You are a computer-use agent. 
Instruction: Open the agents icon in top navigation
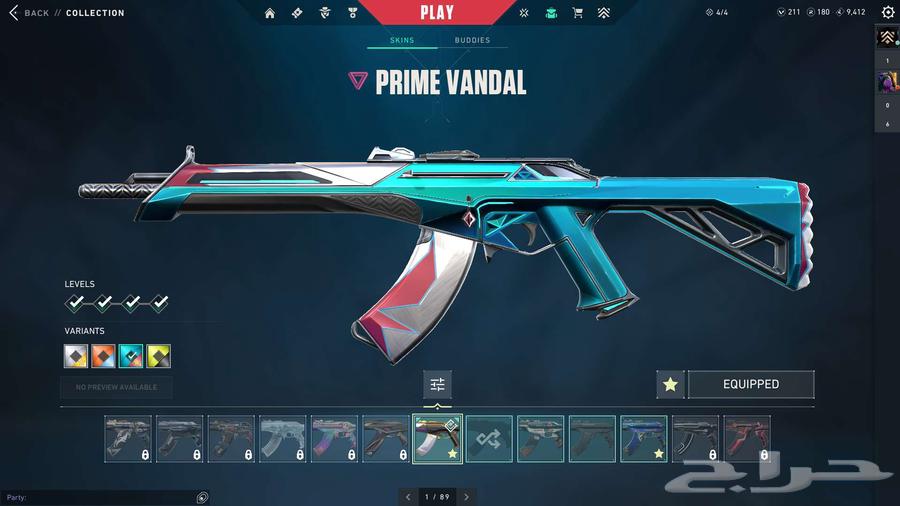[324, 13]
